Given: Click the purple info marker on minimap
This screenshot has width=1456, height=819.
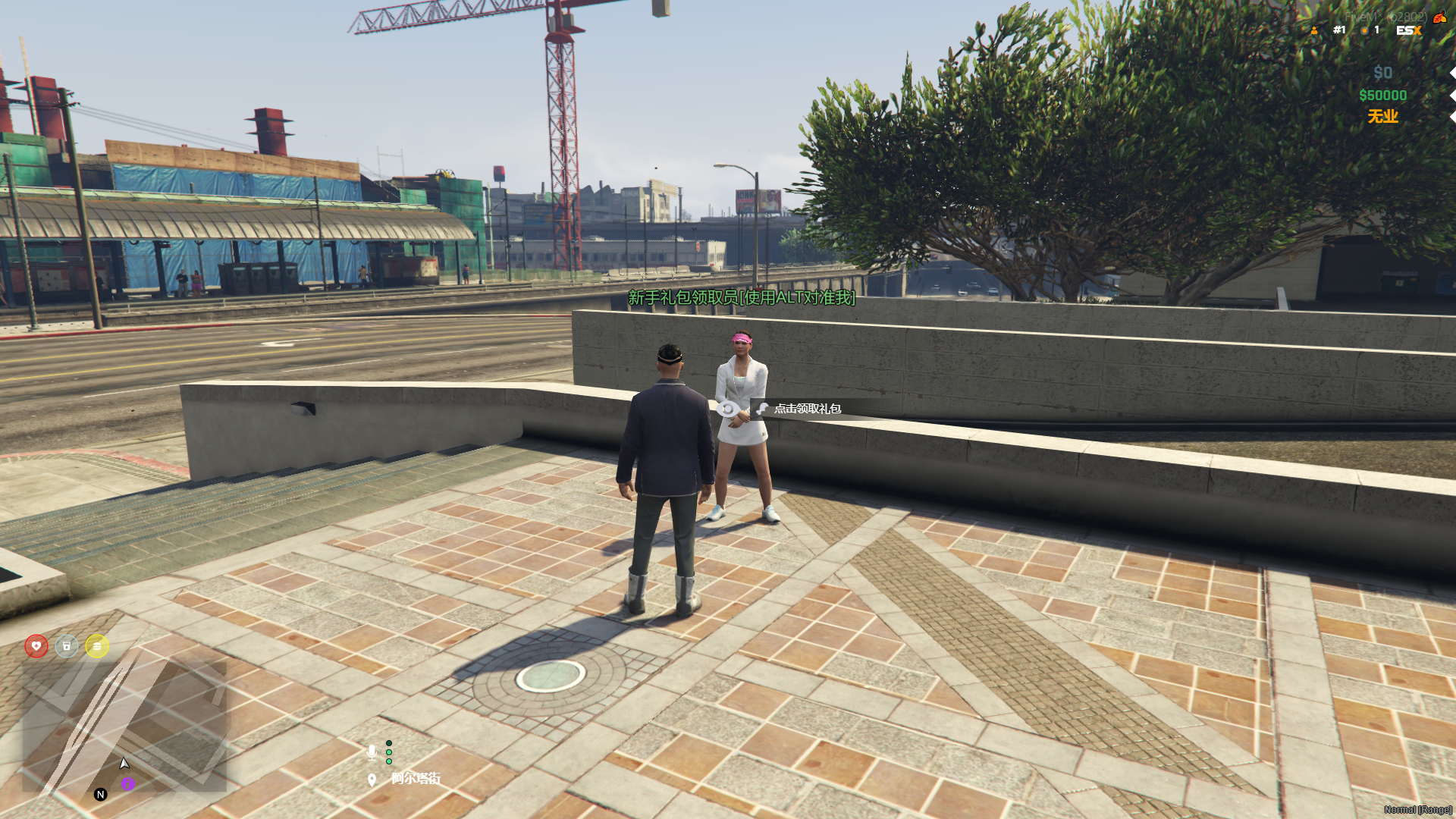Looking at the screenshot, I should click(x=128, y=783).
